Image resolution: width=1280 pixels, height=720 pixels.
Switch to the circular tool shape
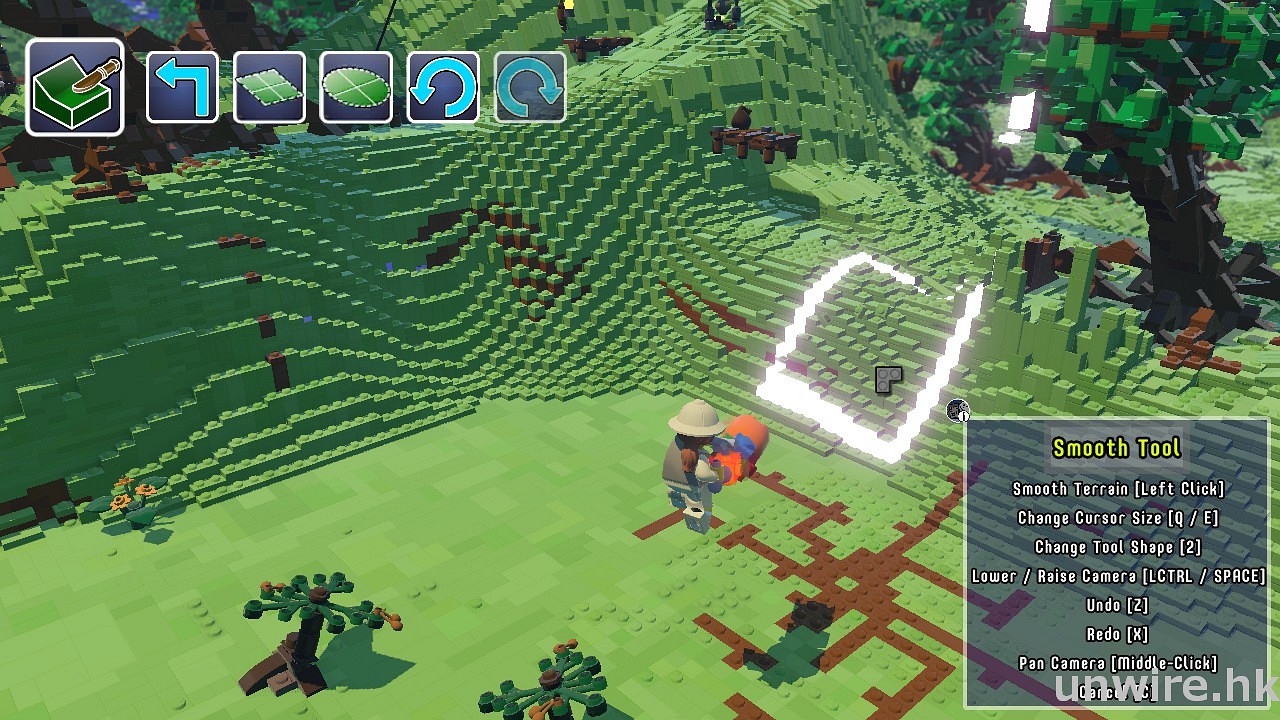coord(356,88)
